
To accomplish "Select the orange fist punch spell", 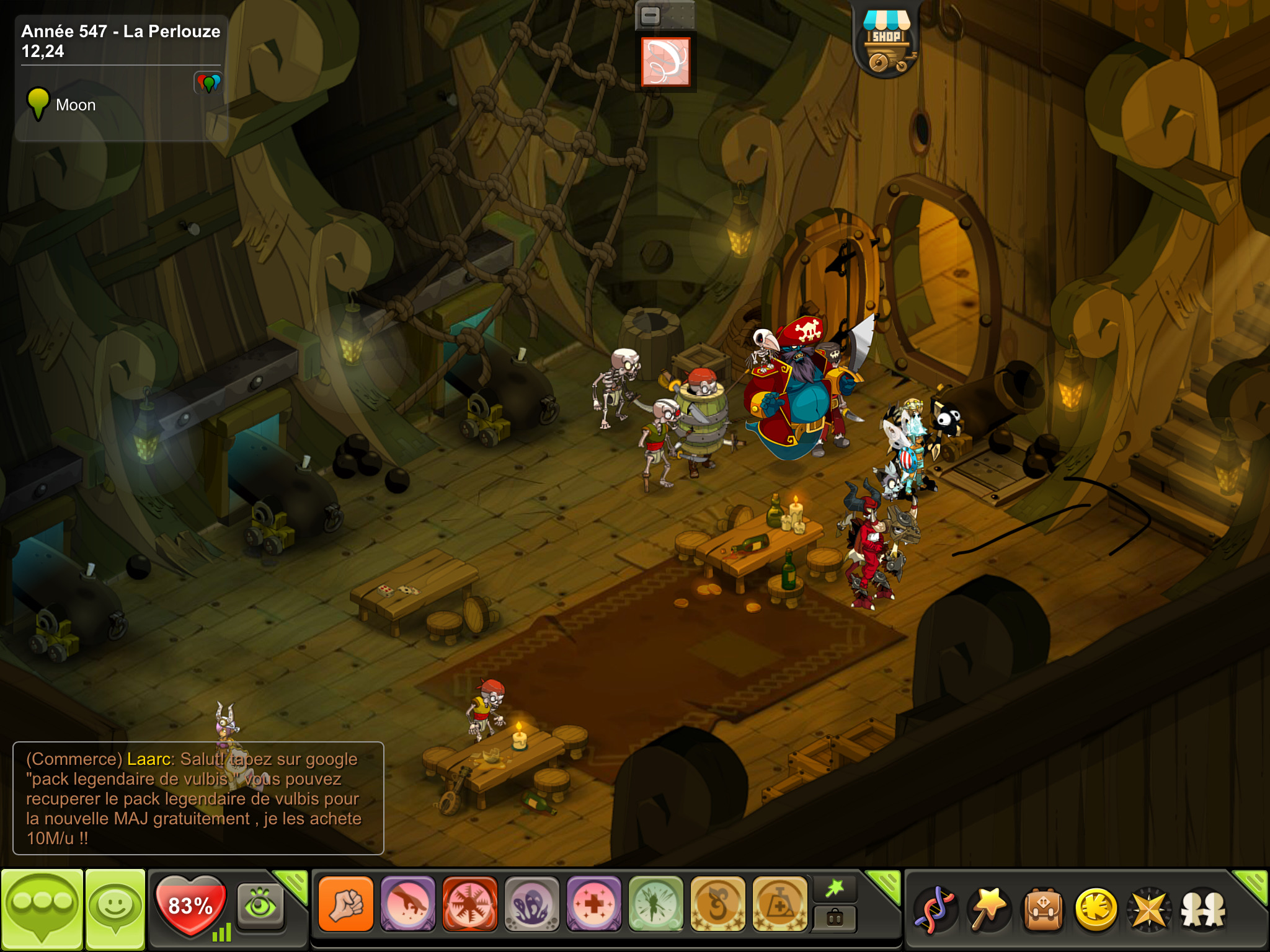I will (x=346, y=904).
